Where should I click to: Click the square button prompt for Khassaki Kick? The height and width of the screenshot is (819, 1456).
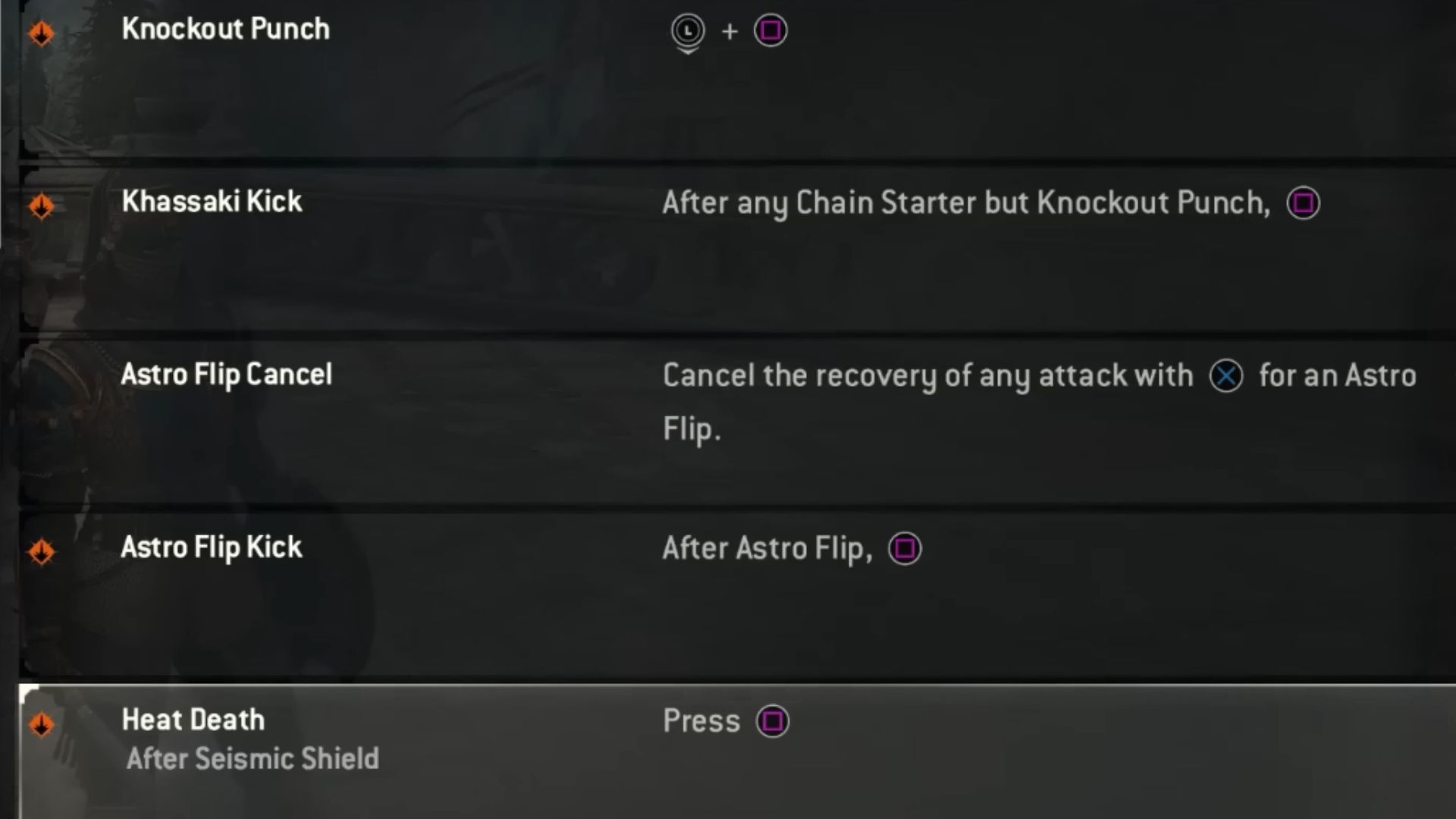(1302, 203)
